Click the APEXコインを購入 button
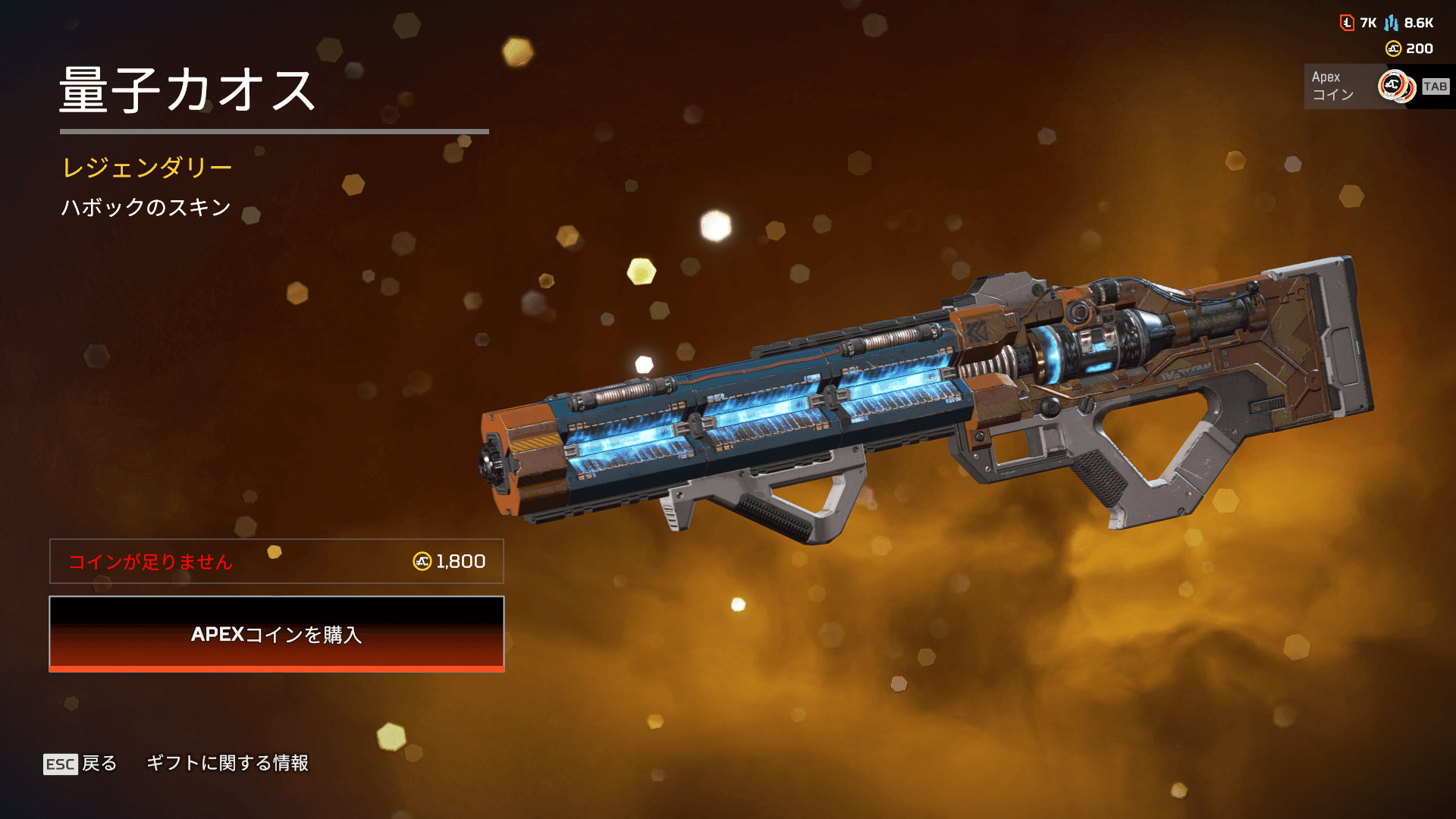The width and height of the screenshot is (1456, 819). coord(277,634)
